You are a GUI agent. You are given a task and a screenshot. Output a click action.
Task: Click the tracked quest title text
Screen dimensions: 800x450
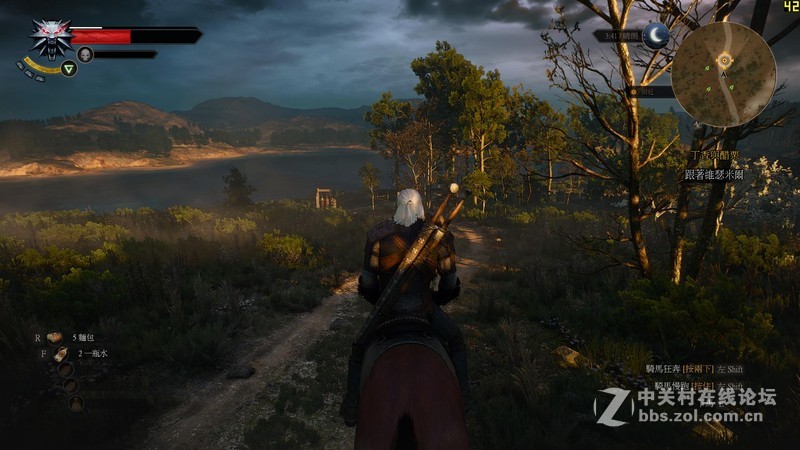(x=714, y=157)
